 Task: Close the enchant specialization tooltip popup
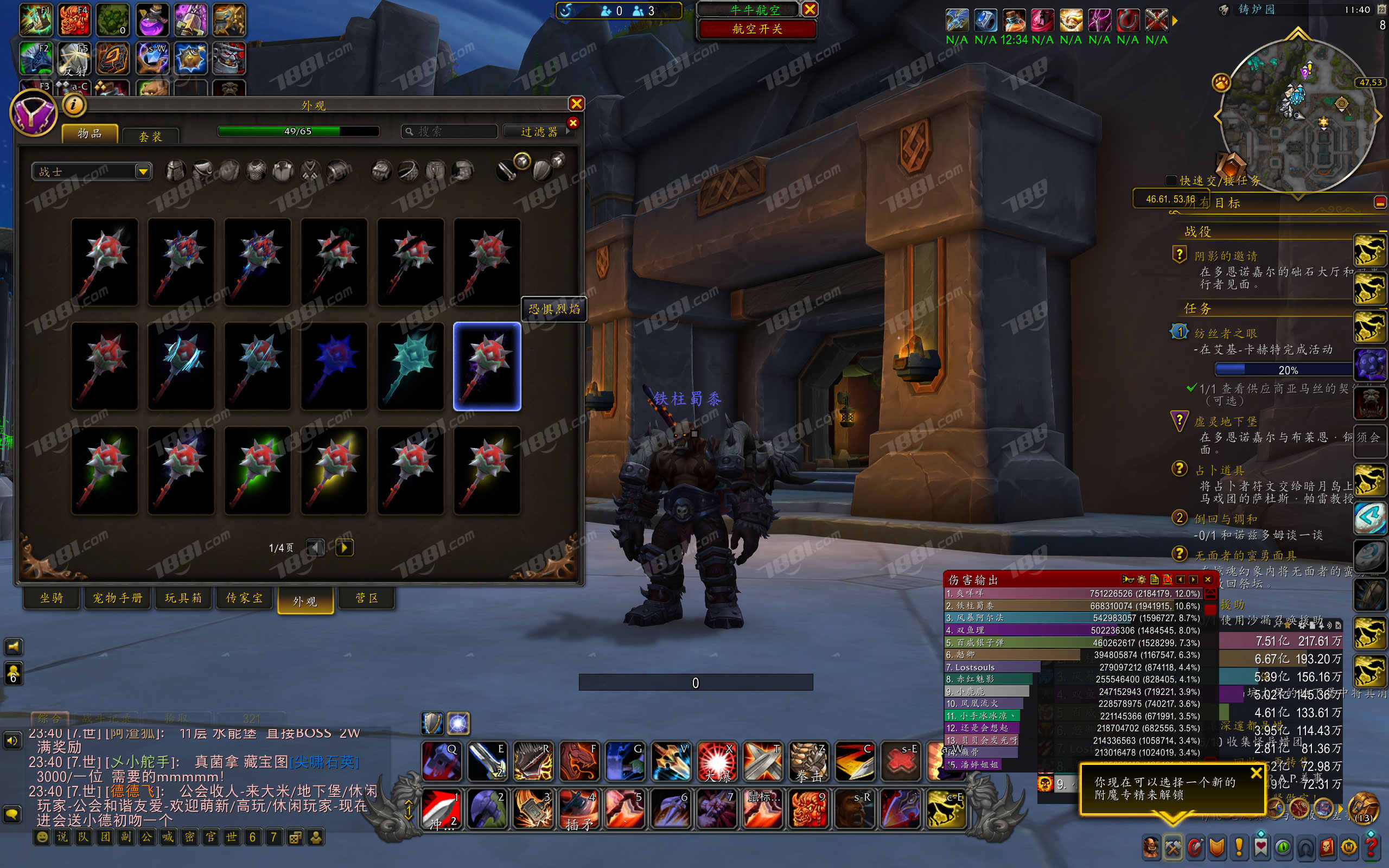1256,773
